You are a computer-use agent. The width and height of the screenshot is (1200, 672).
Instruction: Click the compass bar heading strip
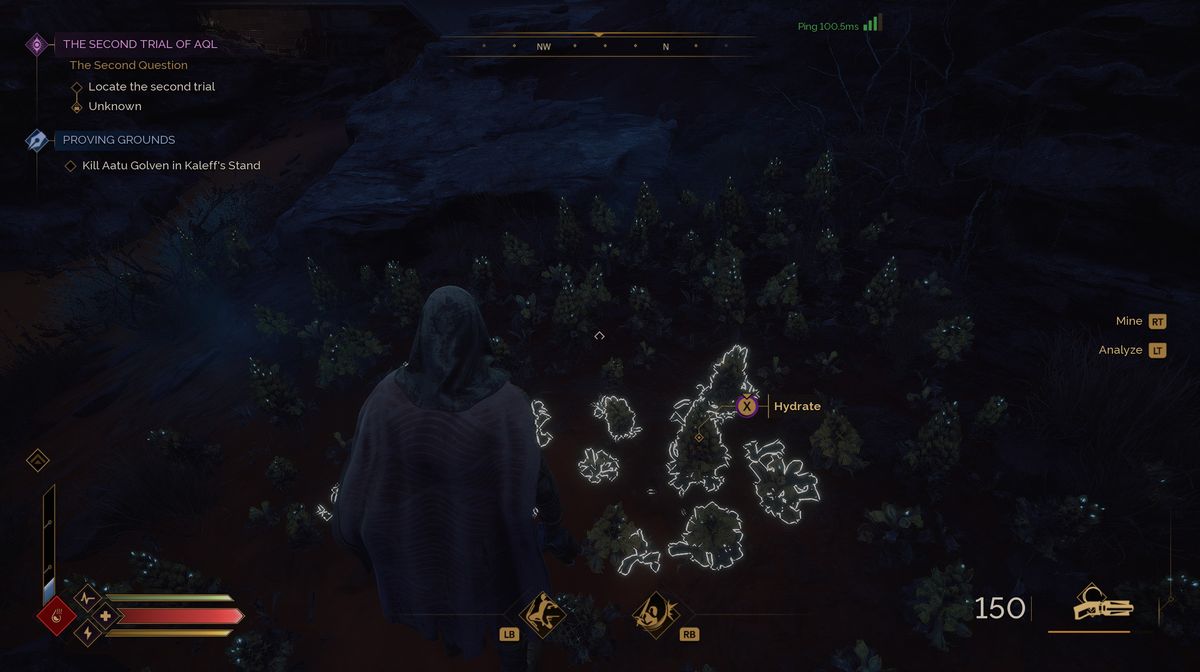599,46
